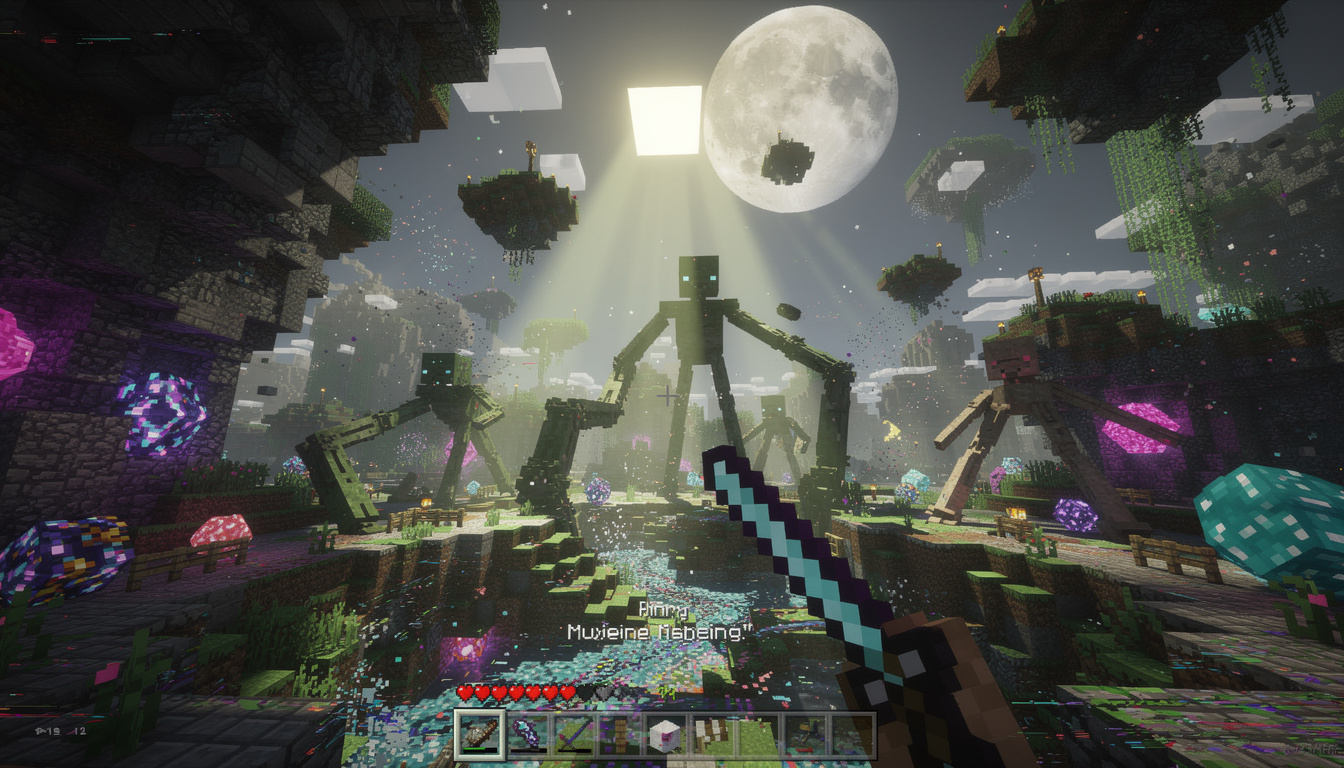The width and height of the screenshot is (1344, 768).
Task: Select the amethyst crystal item in the hotbar
Action: coord(524,733)
